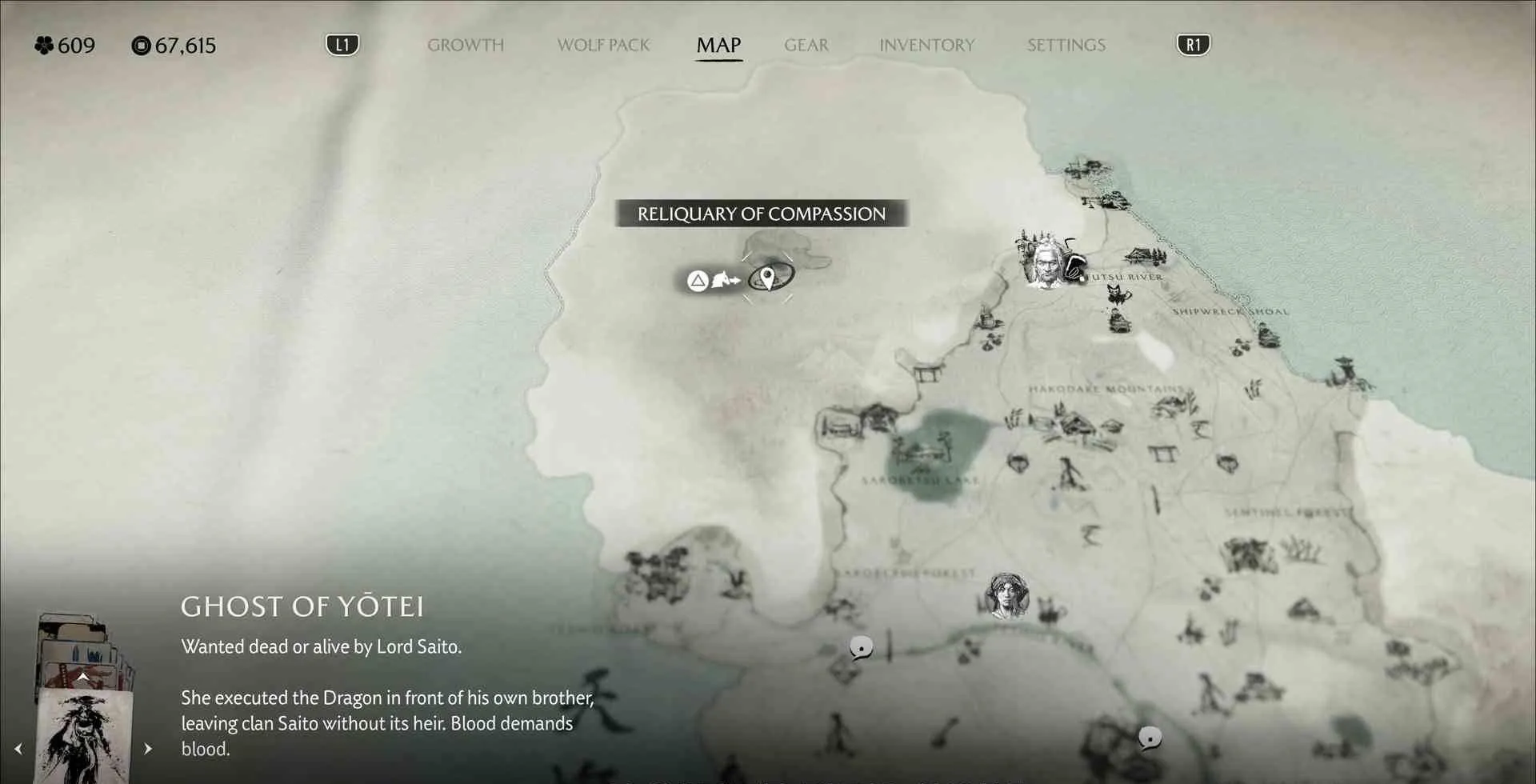
Task: Switch to the Settings tab
Action: 1066,46
